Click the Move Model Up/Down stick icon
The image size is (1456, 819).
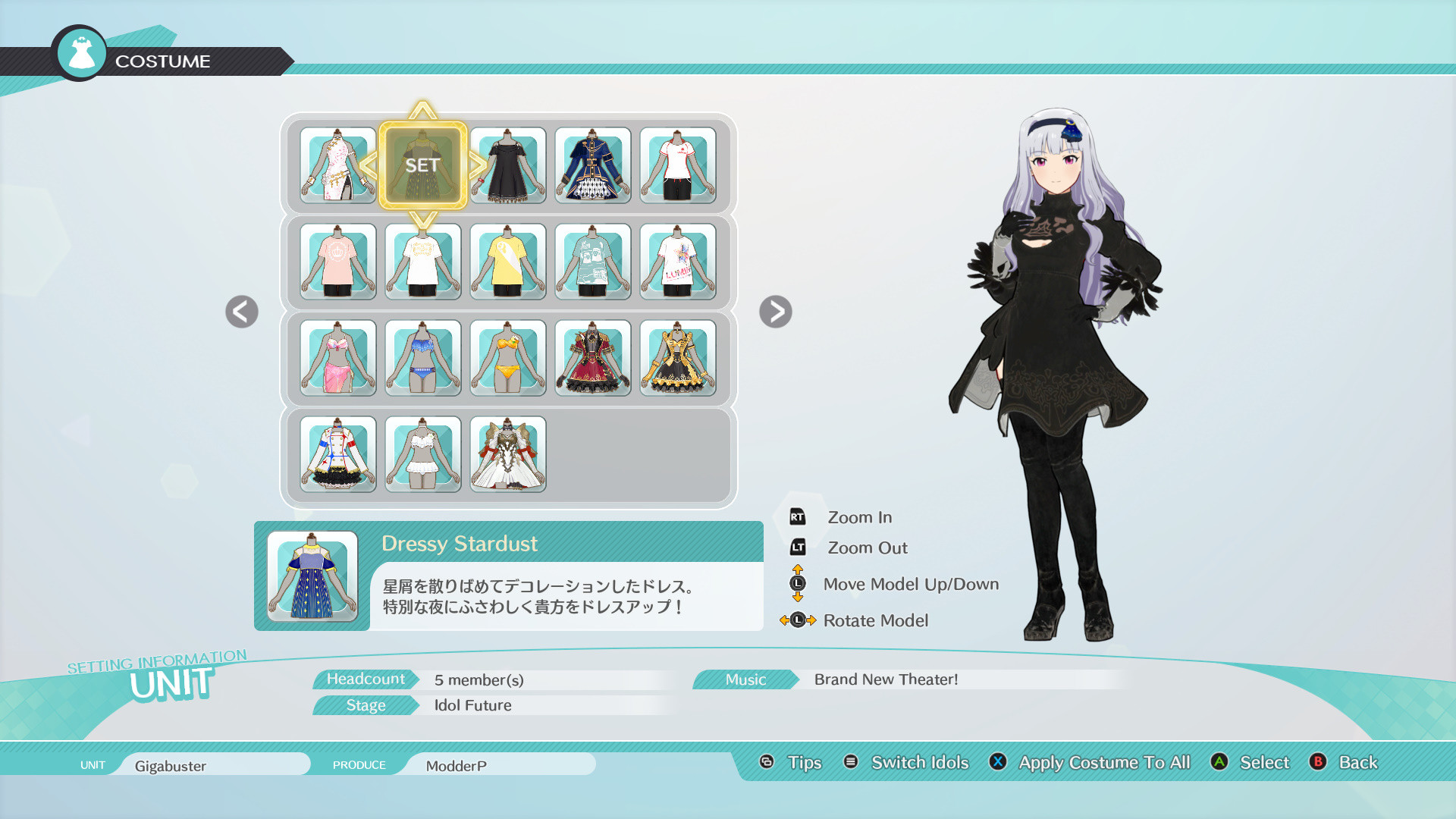[797, 584]
